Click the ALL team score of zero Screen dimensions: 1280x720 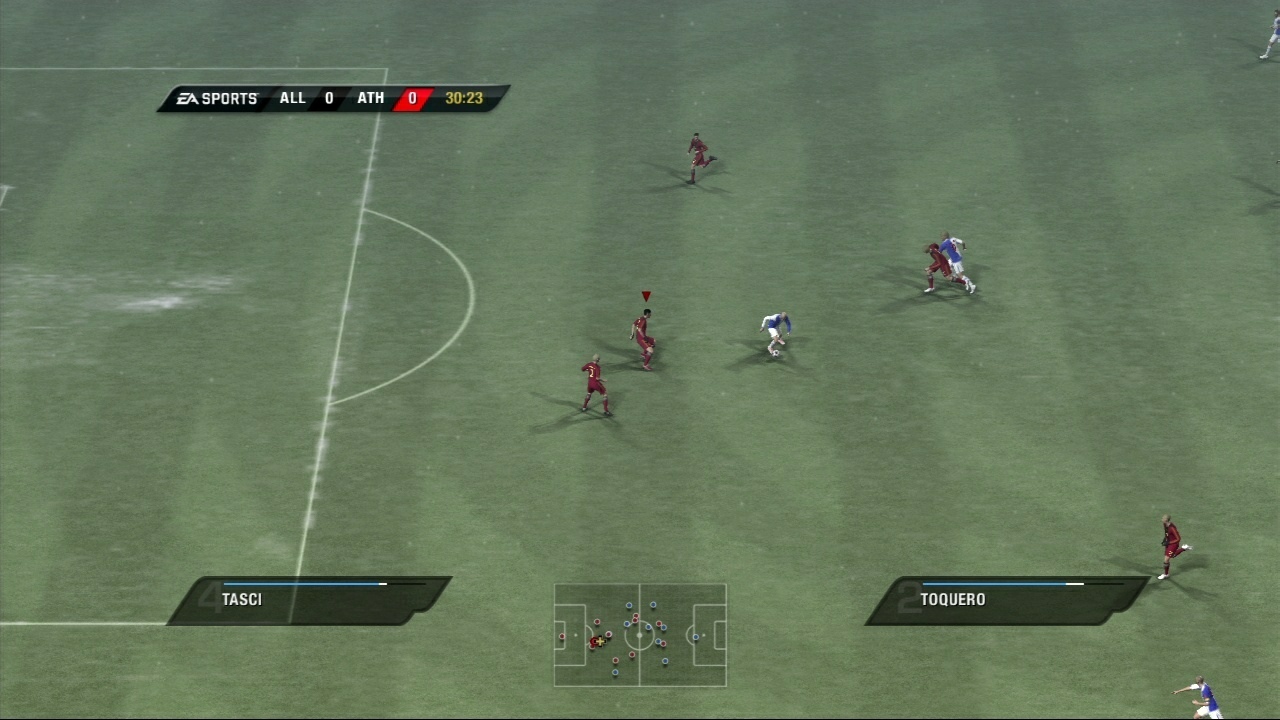click(327, 98)
